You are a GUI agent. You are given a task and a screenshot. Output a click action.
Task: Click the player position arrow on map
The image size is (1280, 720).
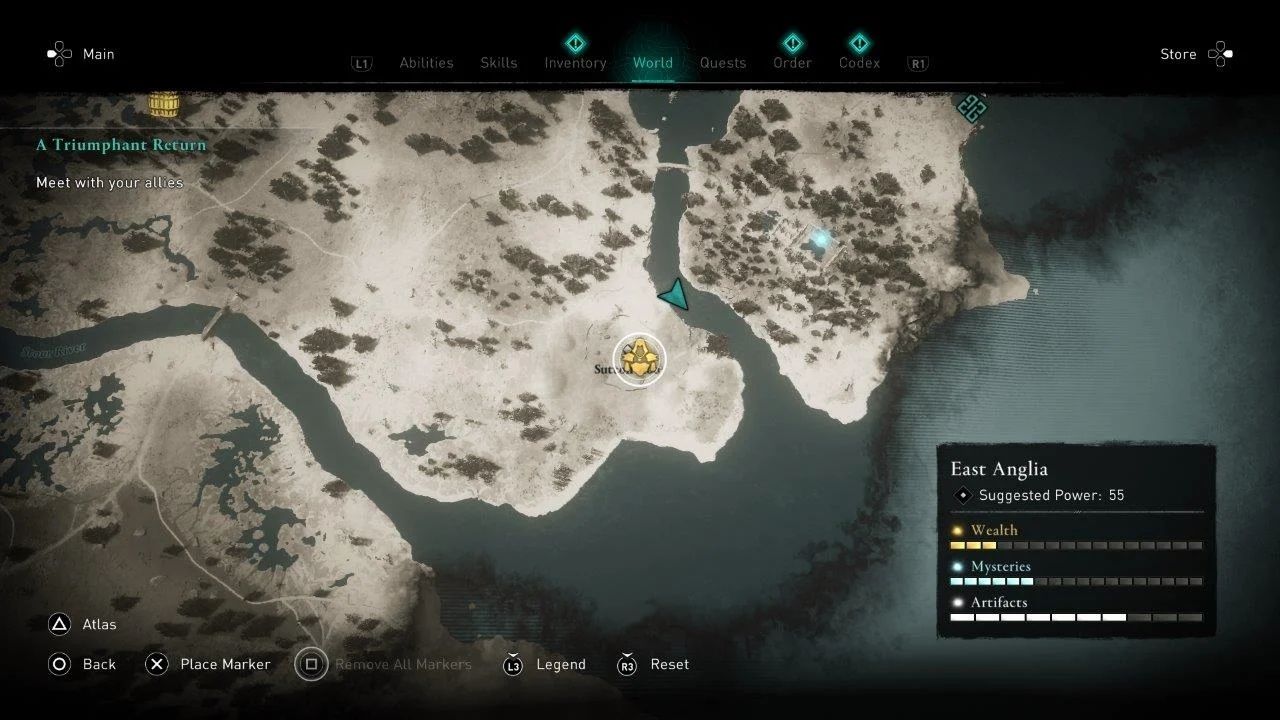[x=676, y=296]
